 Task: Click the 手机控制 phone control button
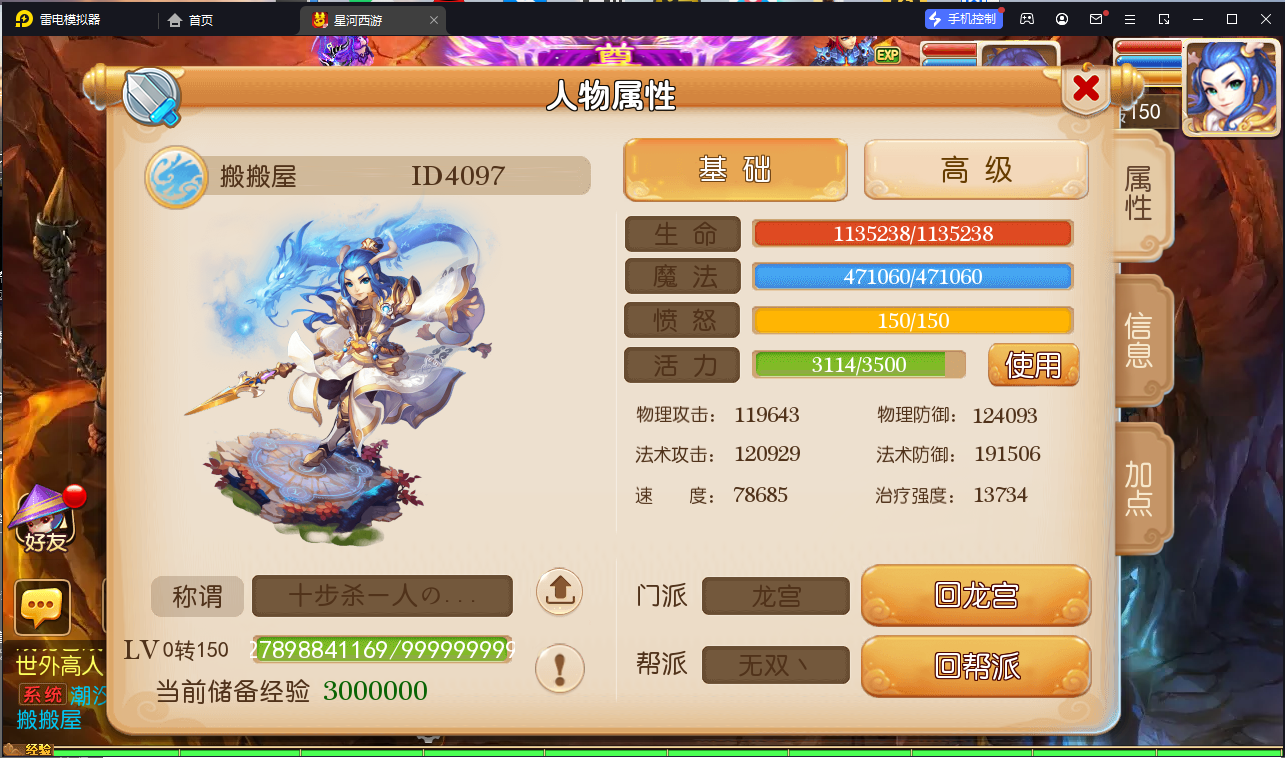coord(963,18)
